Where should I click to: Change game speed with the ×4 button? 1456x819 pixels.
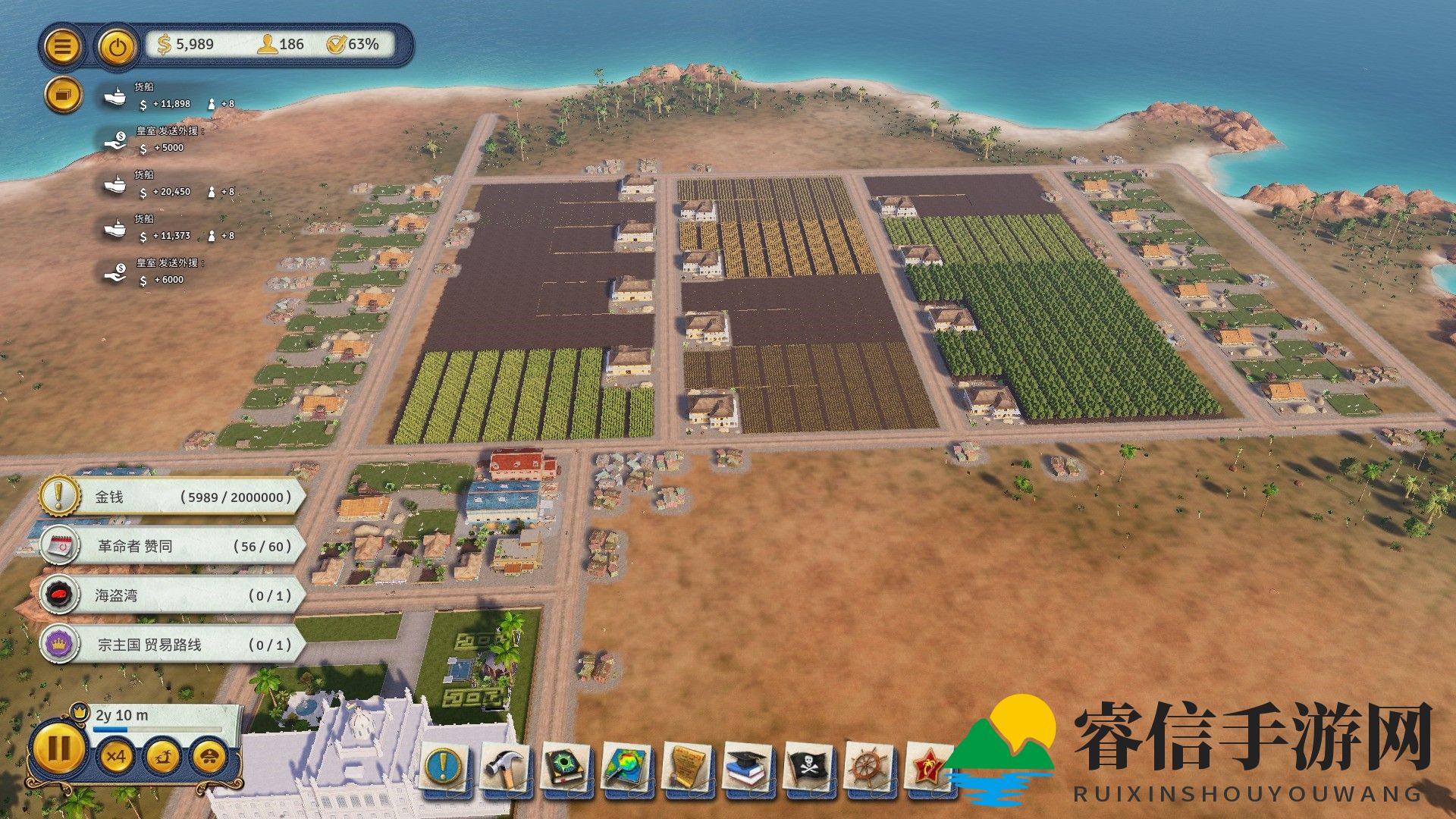116,756
